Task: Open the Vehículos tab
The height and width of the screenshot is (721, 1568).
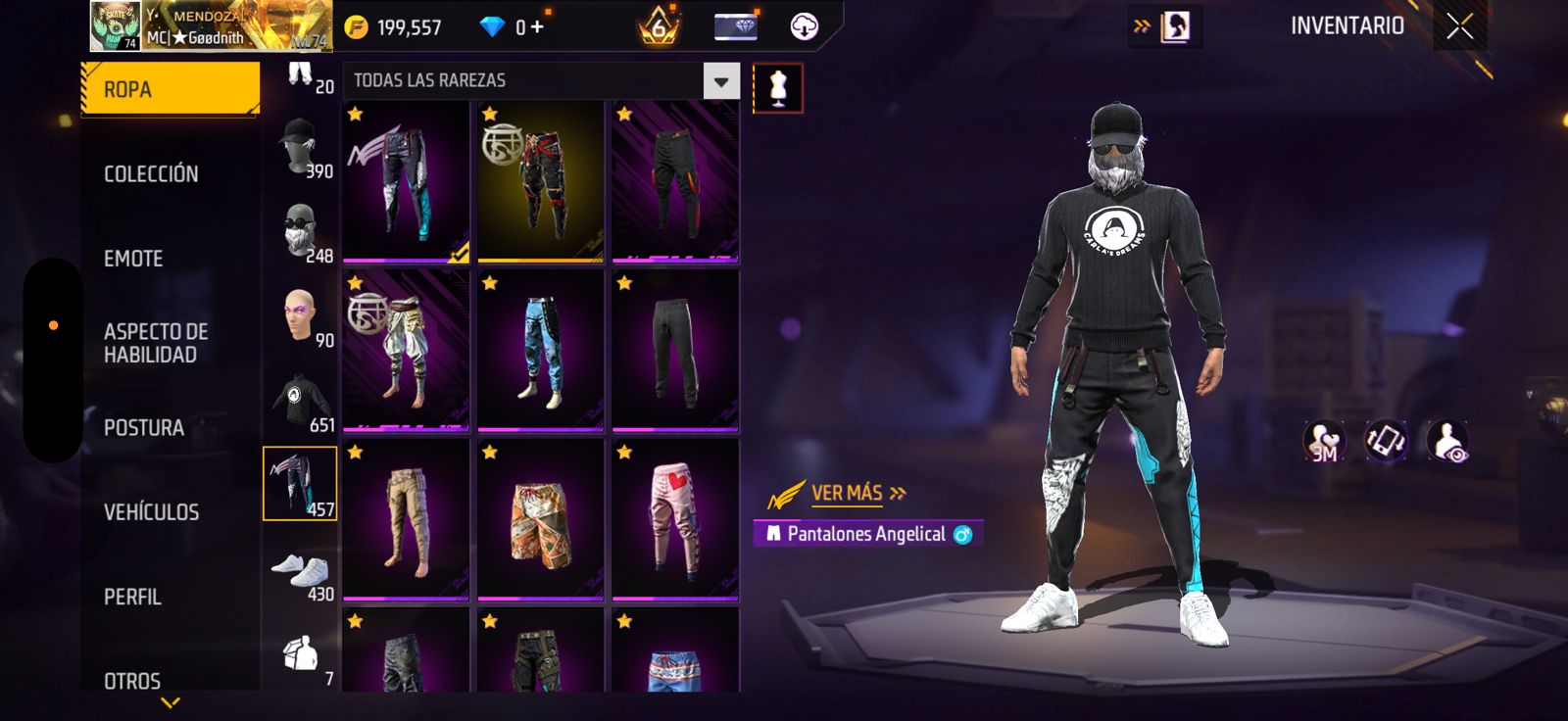Action: [151, 512]
